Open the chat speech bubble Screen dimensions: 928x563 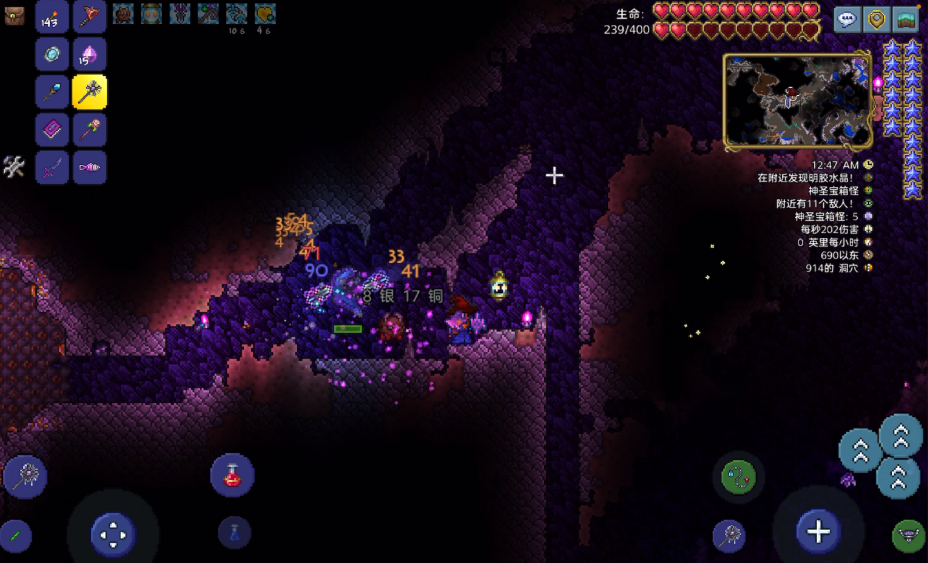pyautogui.click(x=847, y=19)
